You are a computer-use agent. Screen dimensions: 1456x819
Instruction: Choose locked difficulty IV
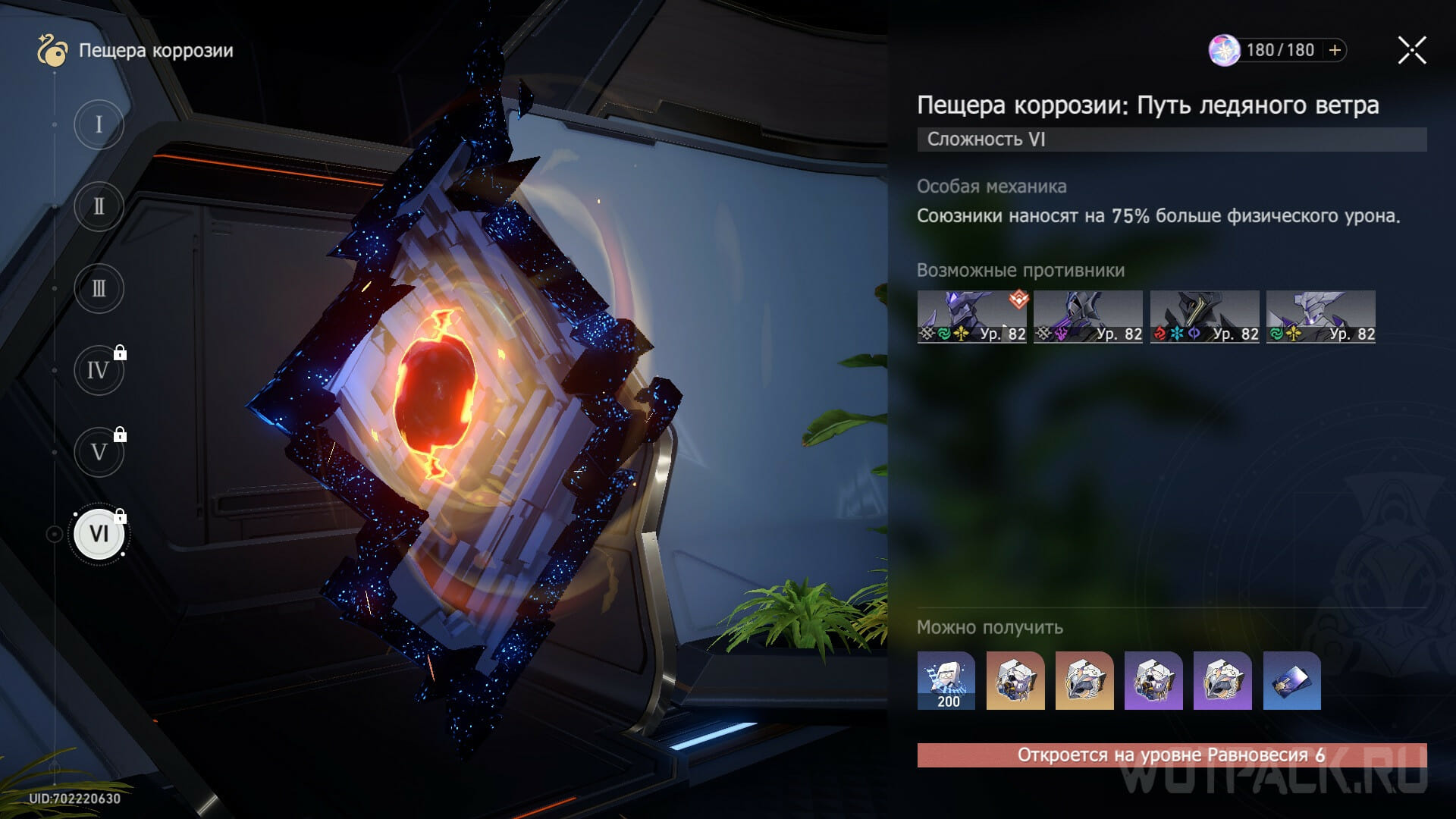[x=99, y=371]
